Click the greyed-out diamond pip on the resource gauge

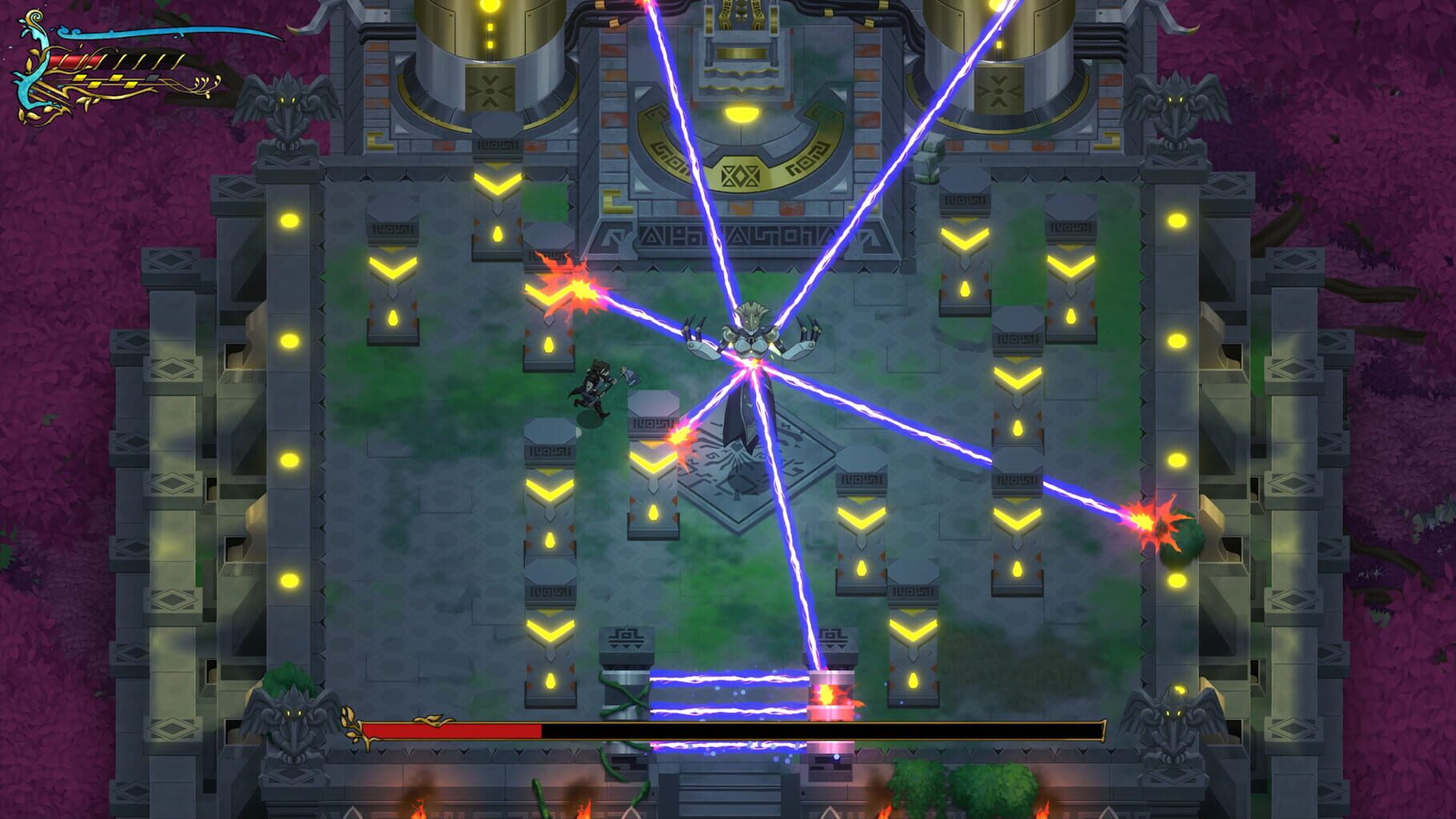153,76
